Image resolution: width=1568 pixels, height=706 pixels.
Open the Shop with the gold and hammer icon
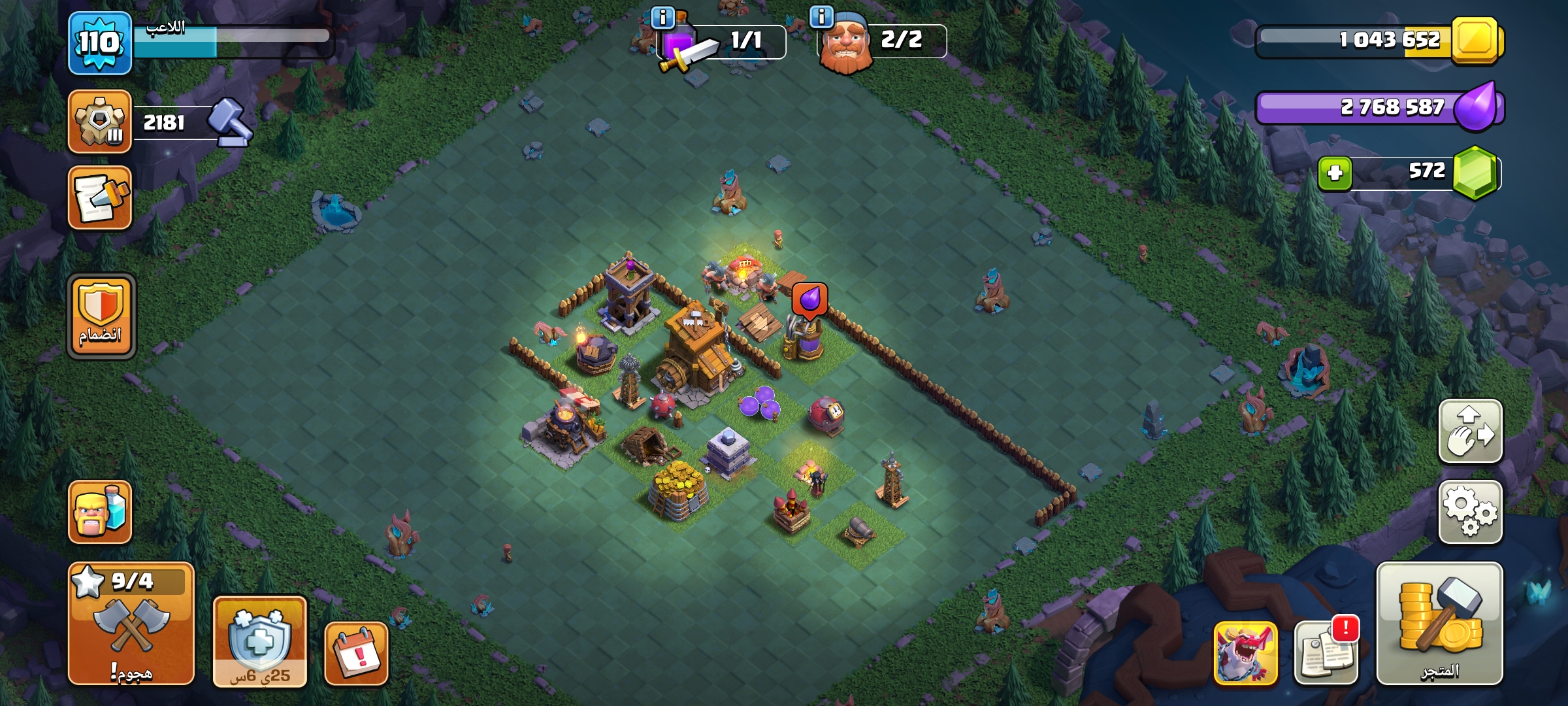pyautogui.click(x=1439, y=623)
